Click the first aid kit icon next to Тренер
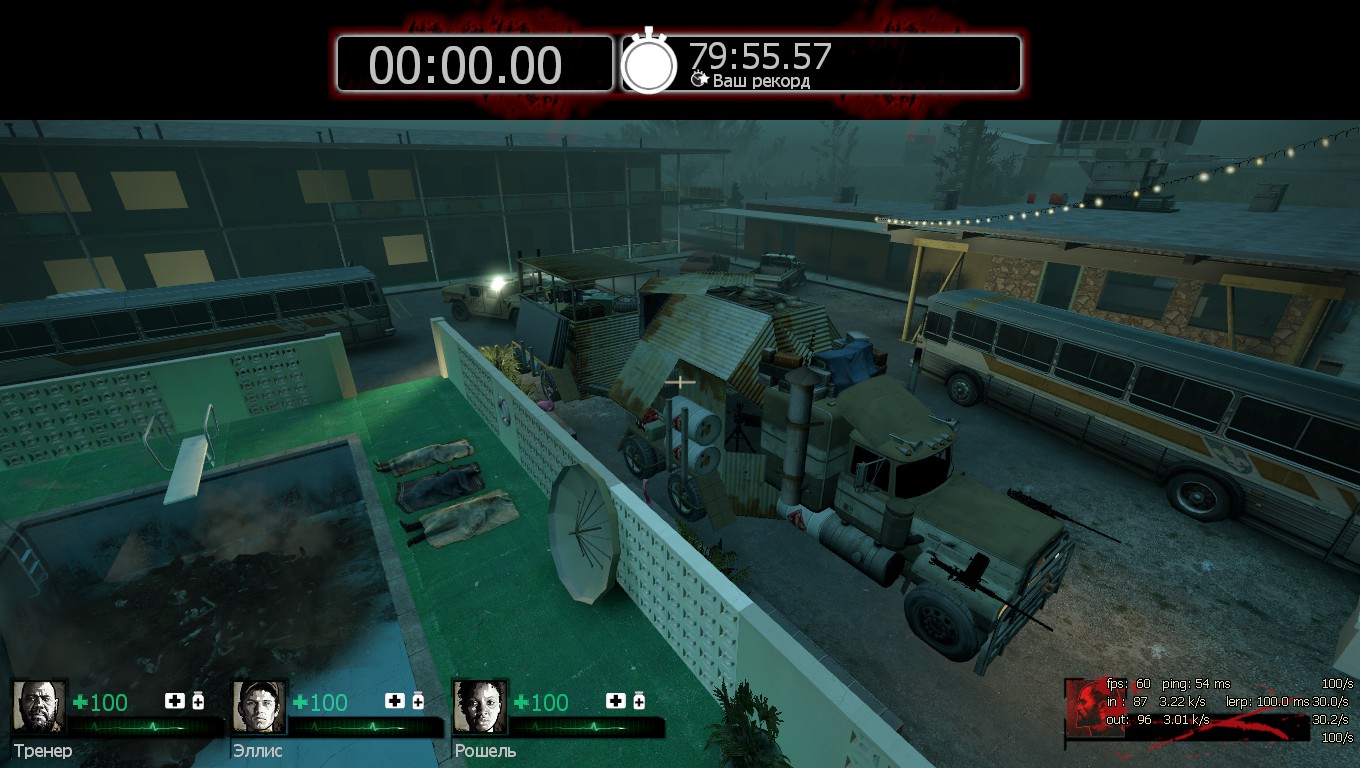Viewport: 1360px width, 768px height. [x=175, y=701]
